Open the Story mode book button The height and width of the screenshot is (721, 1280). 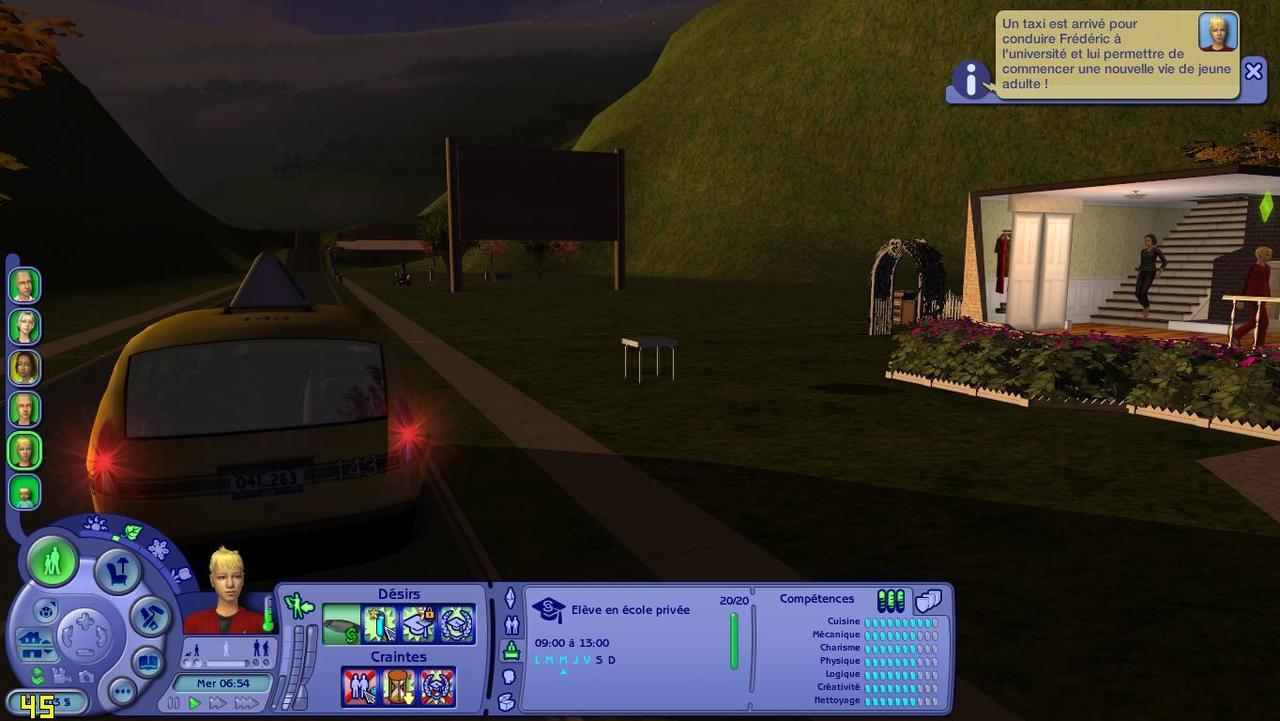147,662
